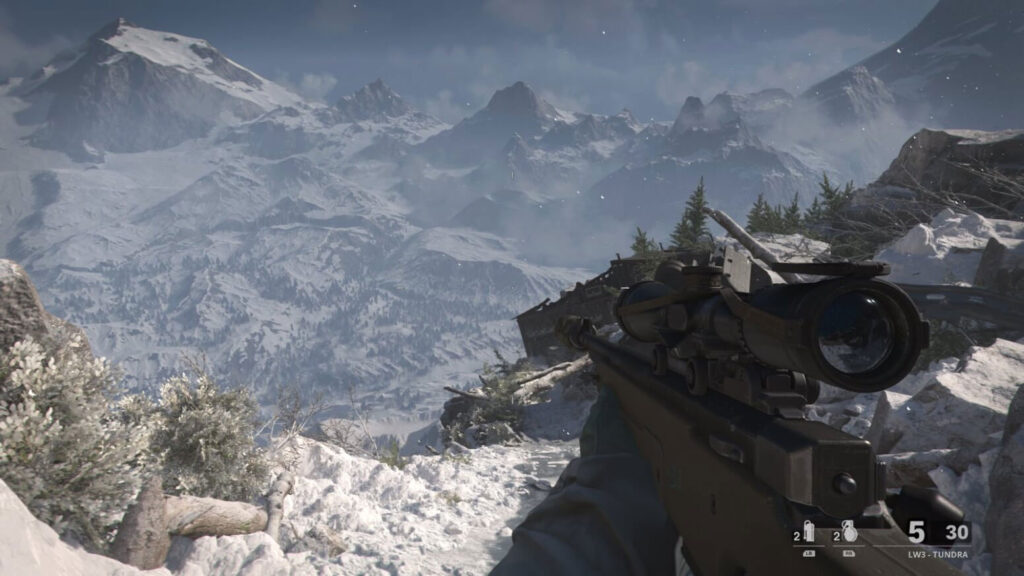Select the tactical canister grenade icon

point(808,532)
